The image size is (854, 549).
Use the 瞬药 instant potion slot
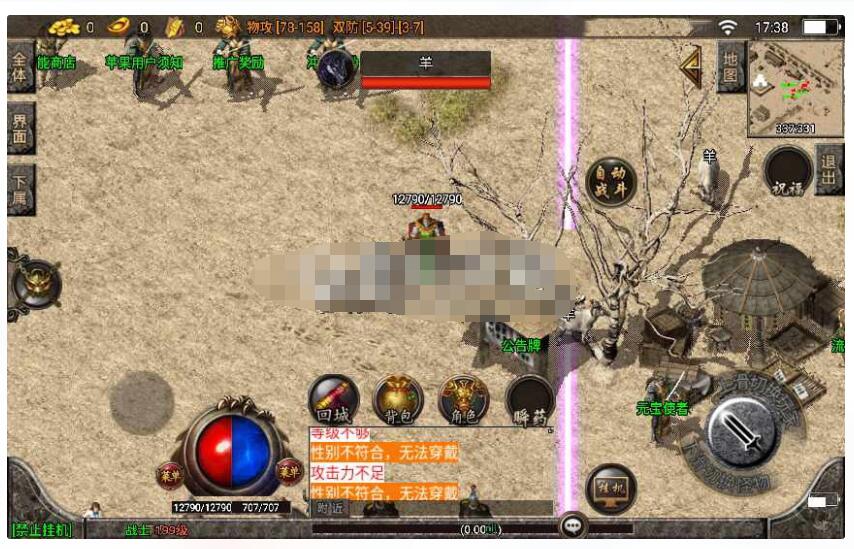tap(530, 399)
